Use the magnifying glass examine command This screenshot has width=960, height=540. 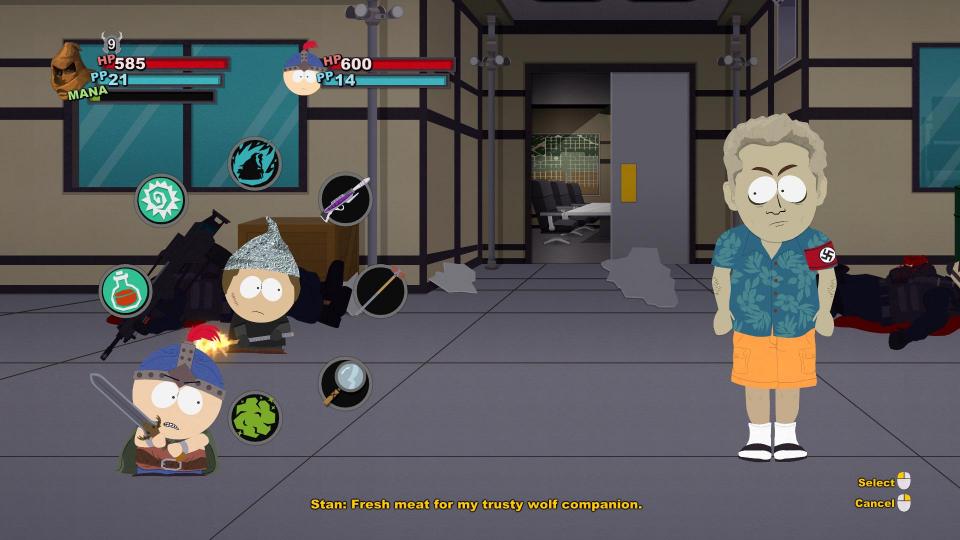click(x=344, y=383)
